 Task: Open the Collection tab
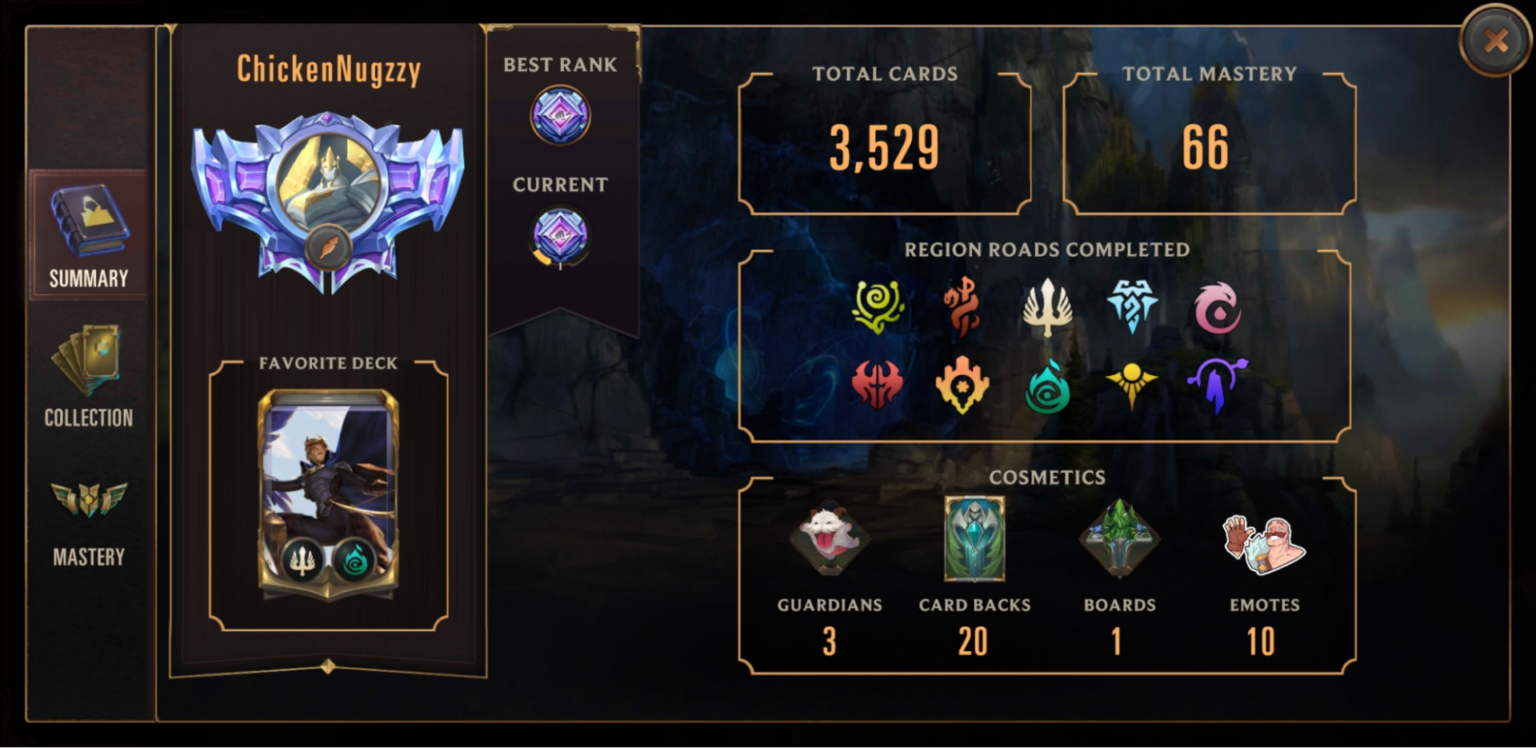click(89, 376)
